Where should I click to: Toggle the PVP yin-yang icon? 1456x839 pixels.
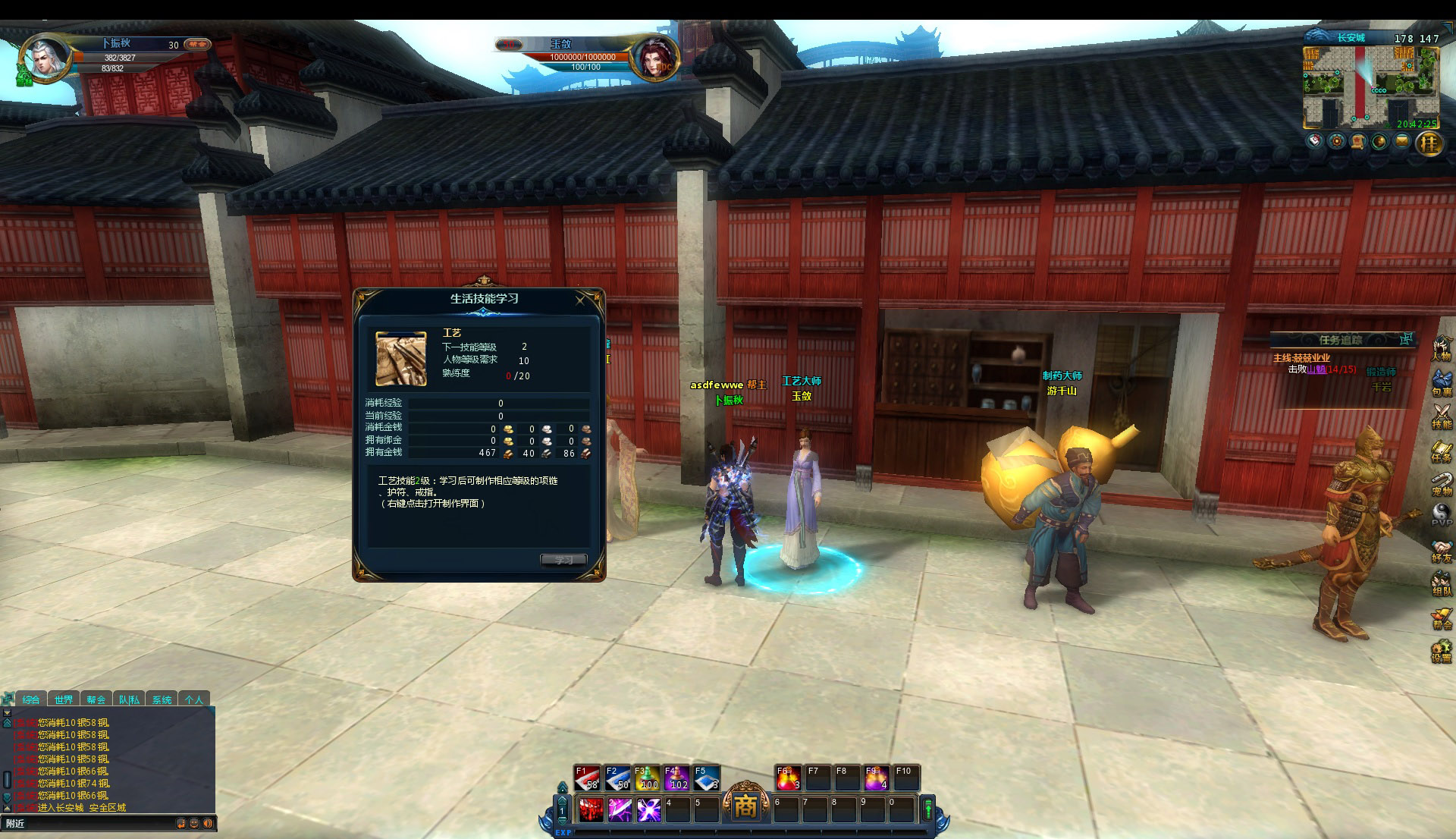coord(1441,516)
